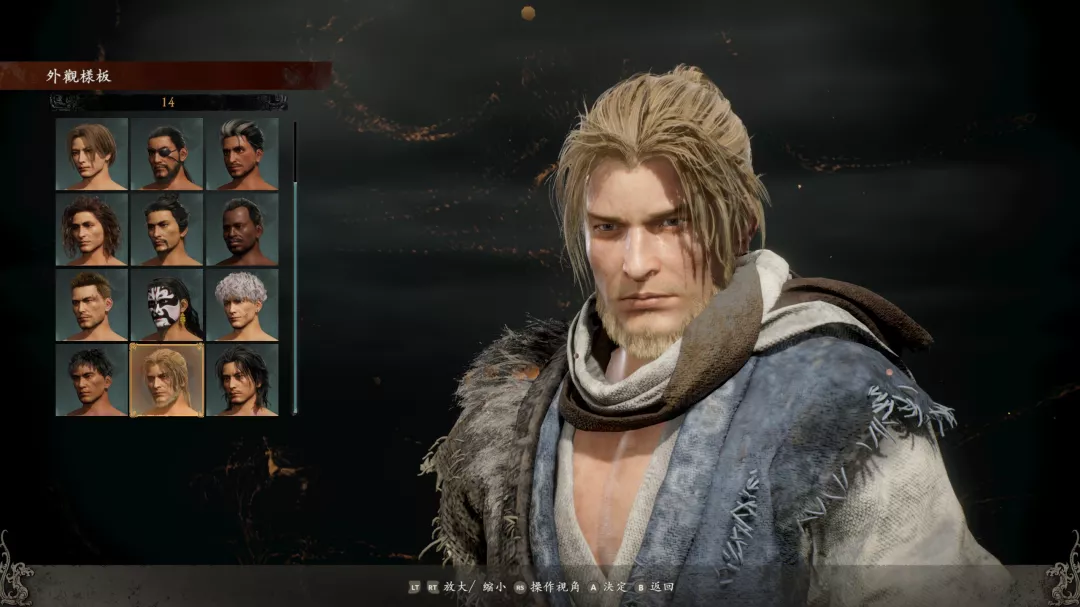Choose the dark-skinned short-haired preset
Image resolution: width=1080 pixels, height=607 pixels.
[242, 229]
